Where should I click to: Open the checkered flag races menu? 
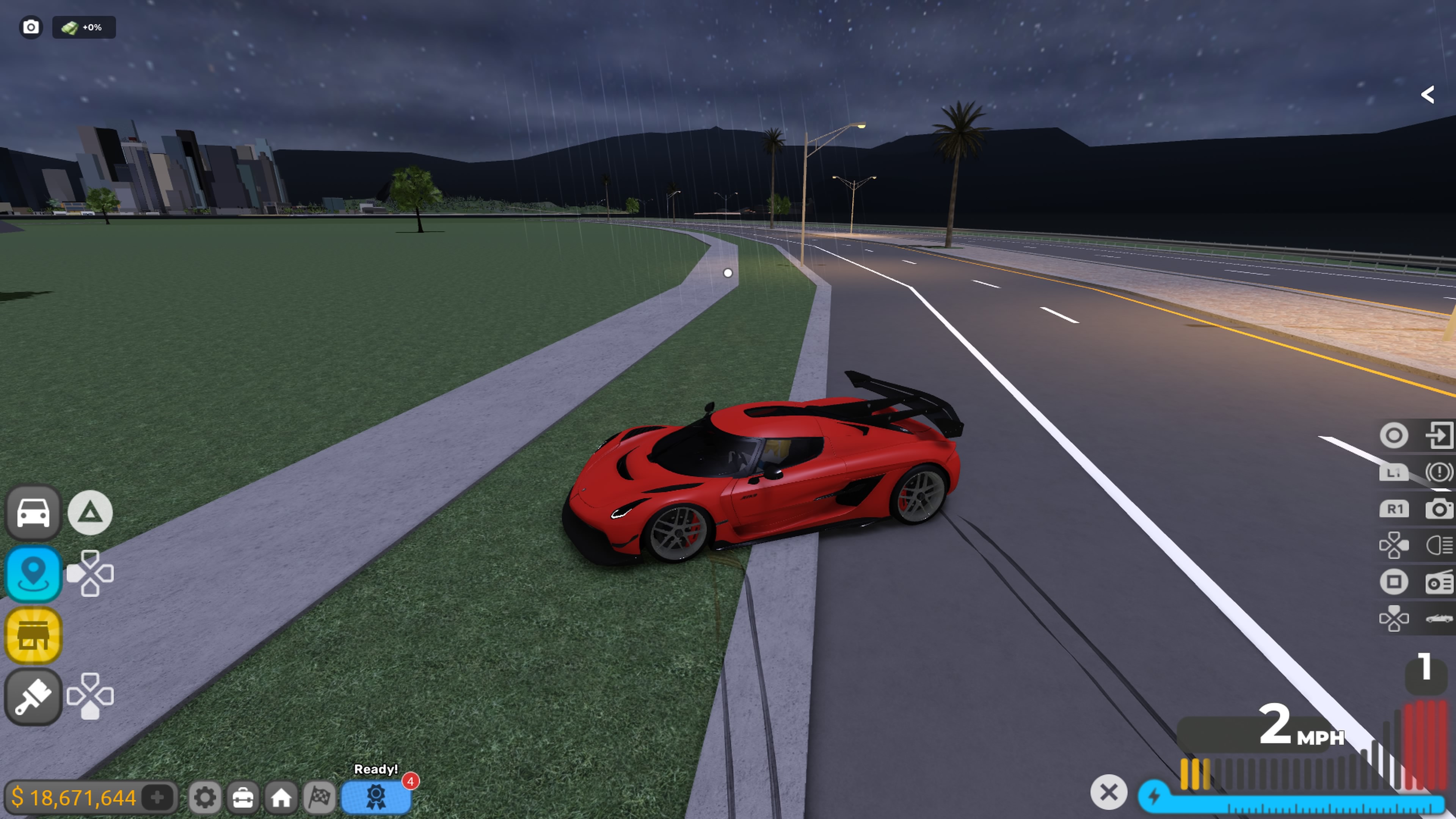(319, 797)
